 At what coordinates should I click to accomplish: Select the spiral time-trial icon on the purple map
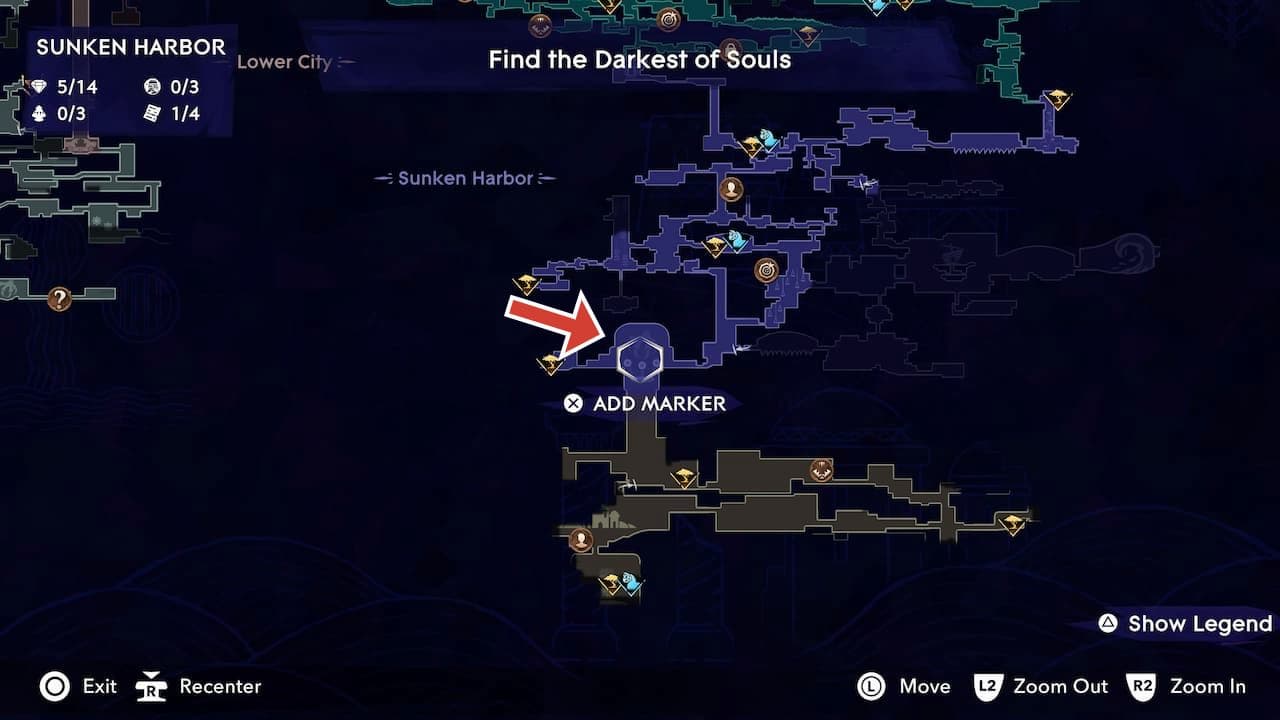764,269
